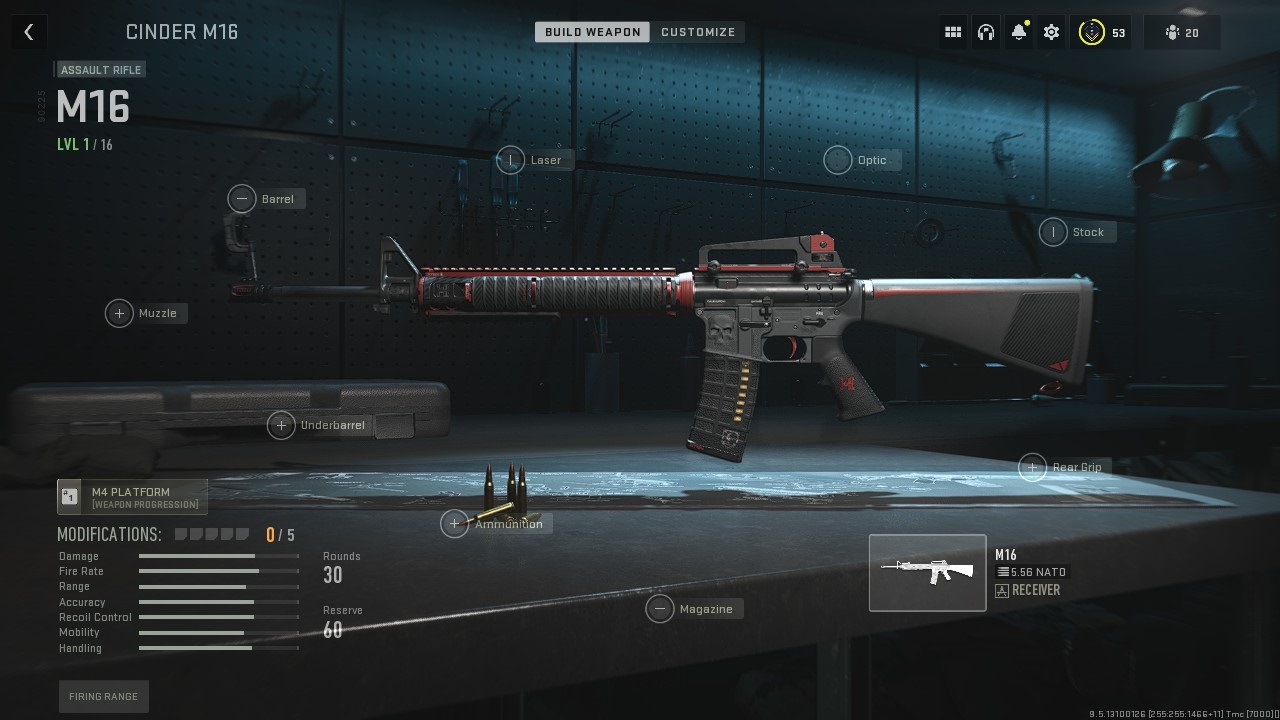Select the Build Weapon tab
Image resolution: width=1280 pixels, height=720 pixels.
(x=591, y=31)
